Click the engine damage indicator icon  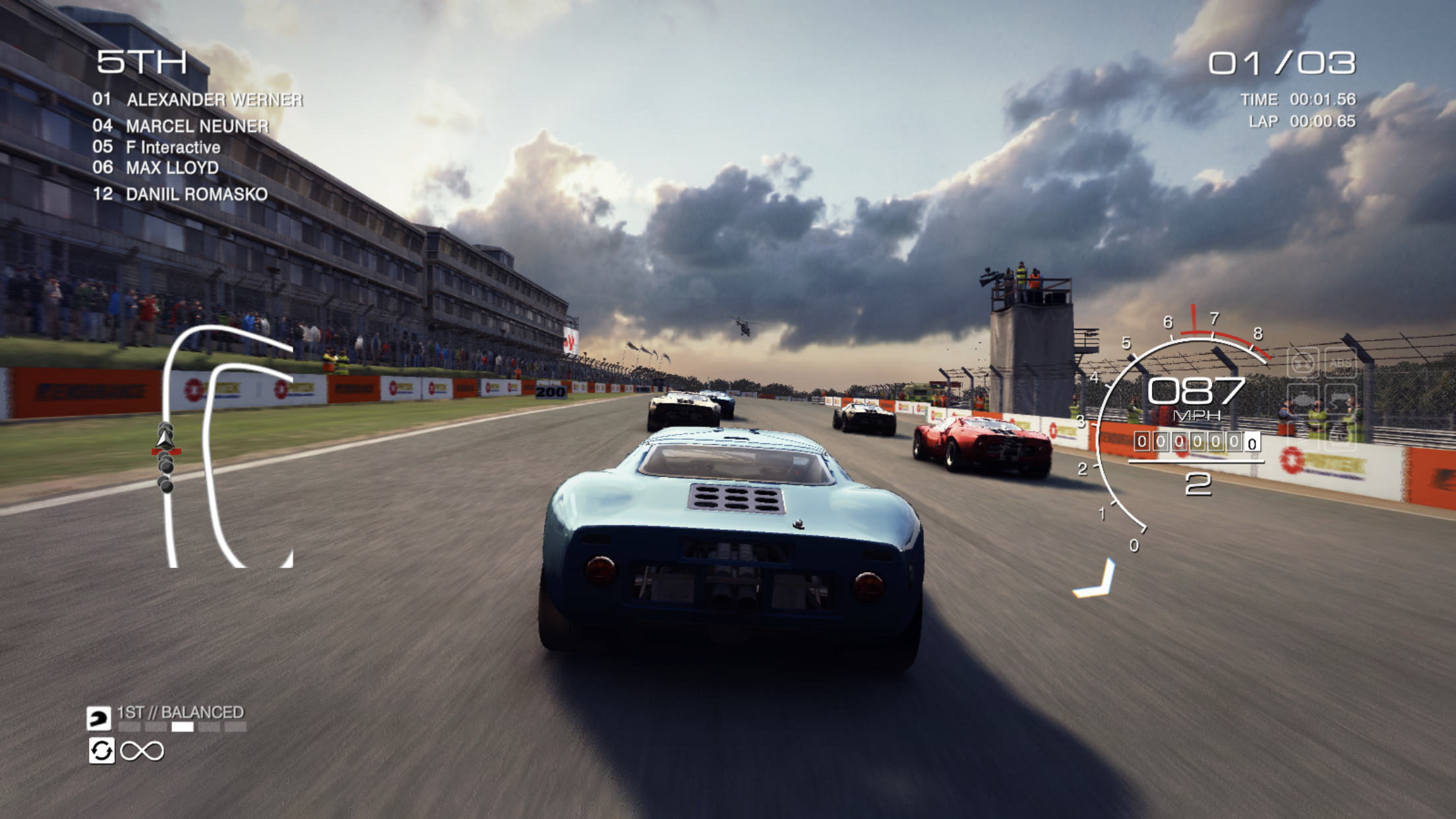click(x=1303, y=398)
